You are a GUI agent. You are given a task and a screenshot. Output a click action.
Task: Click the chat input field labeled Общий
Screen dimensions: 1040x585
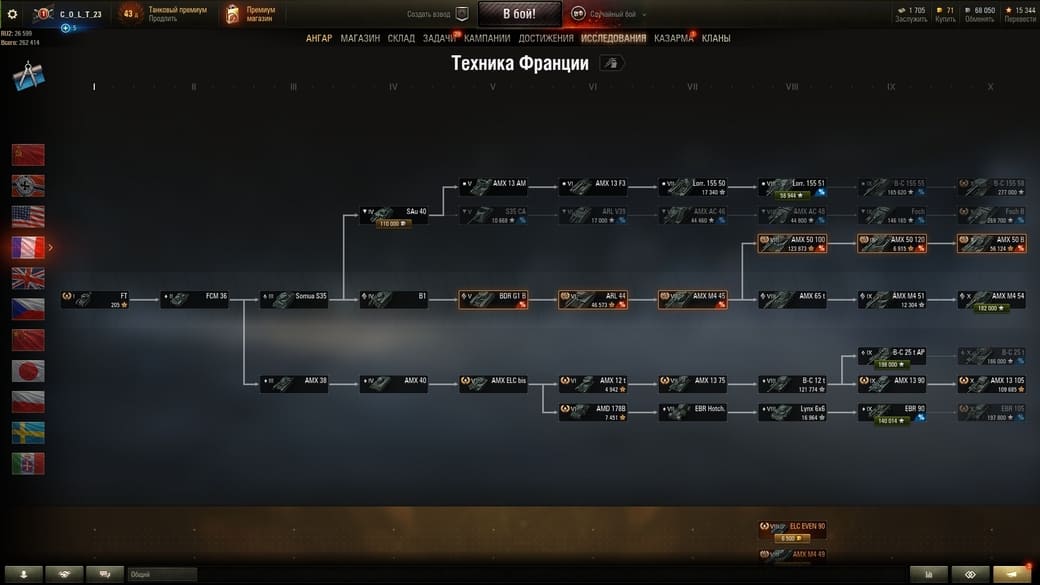point(160,574)
